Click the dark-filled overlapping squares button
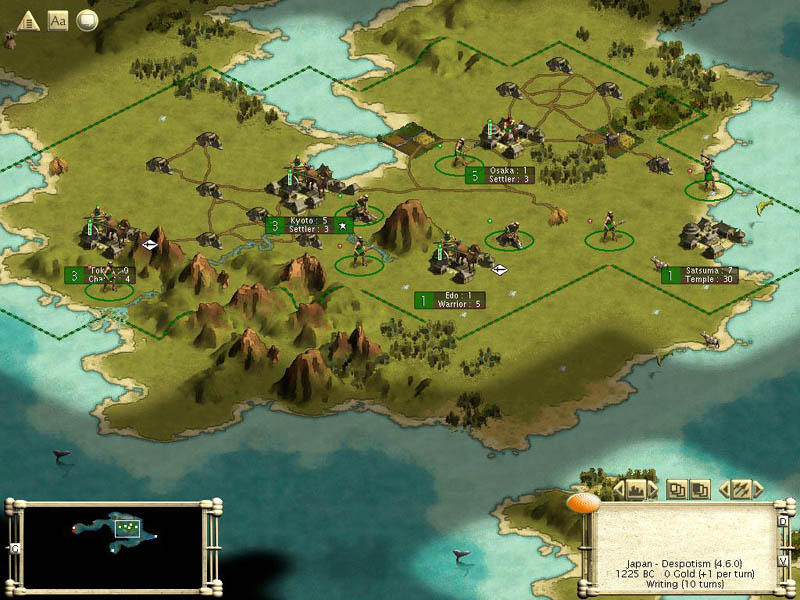This screenshot has height=600, width=800. pyautogui.click(x=700, y=490)
